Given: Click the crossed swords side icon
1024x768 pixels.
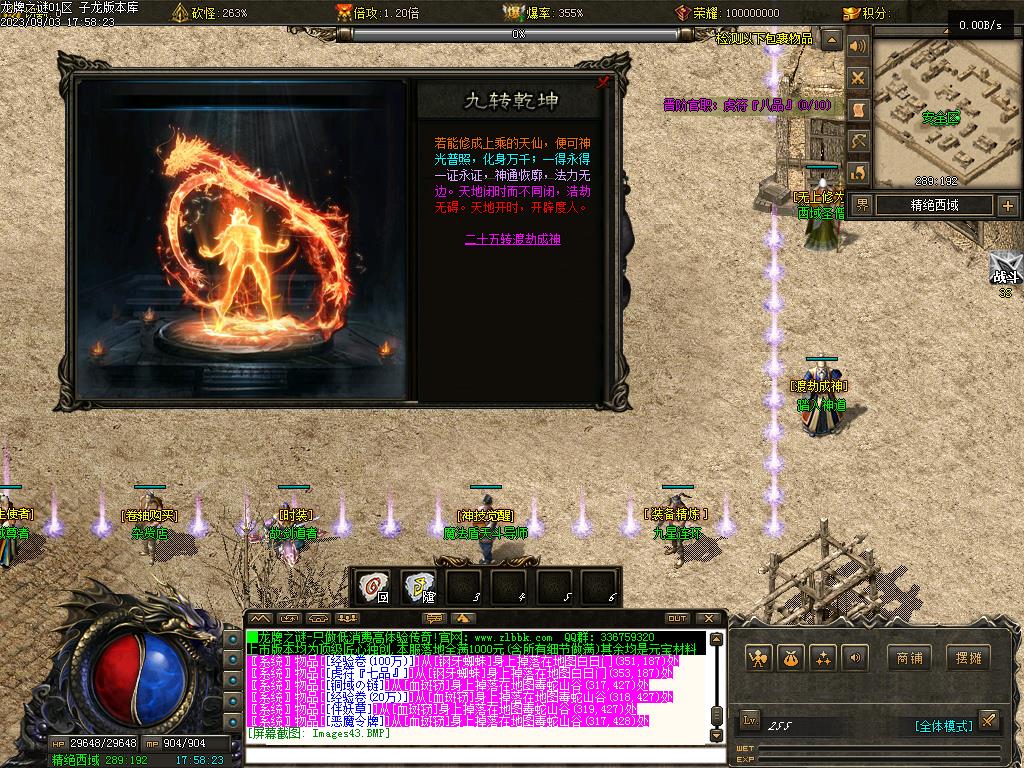Looking at the screenshot, I should click(x=857, y=77).
